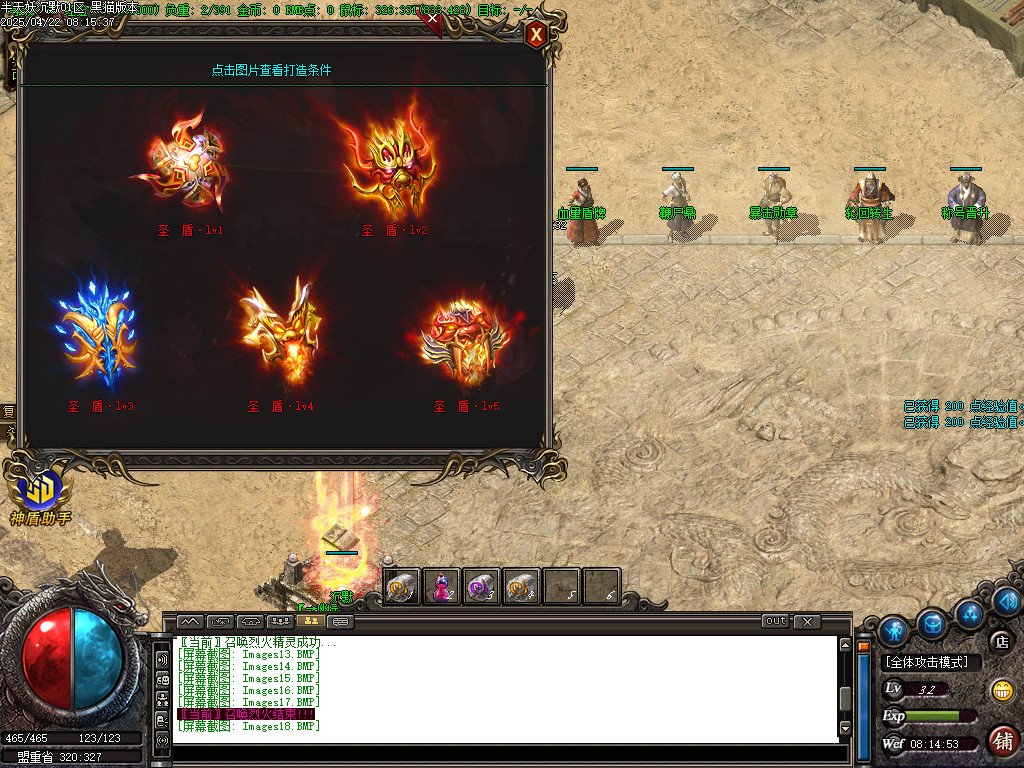Open the character status icon
This screenshot has height=768, width=1024.
tap(894, 629)
